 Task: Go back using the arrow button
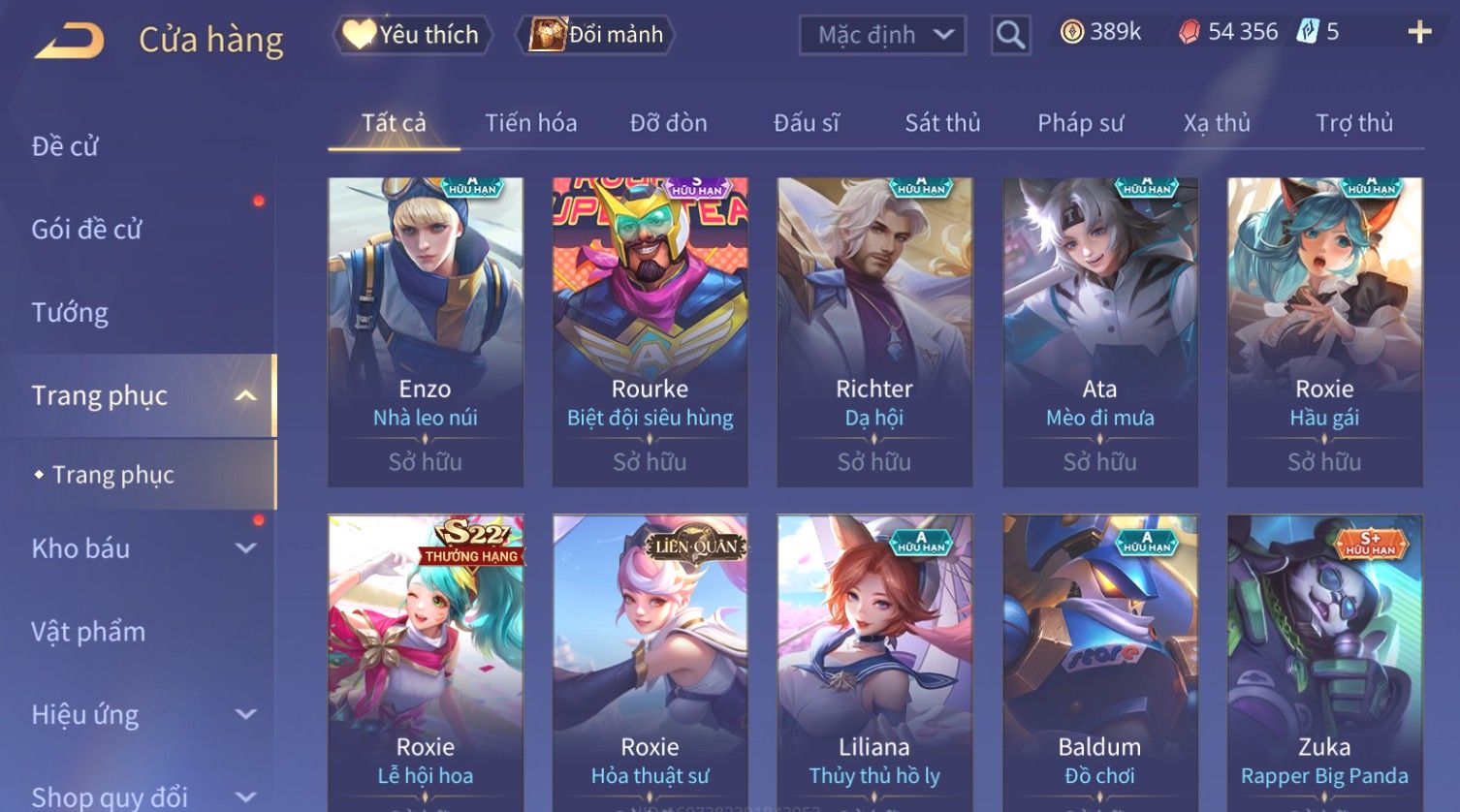pyautogui.click(x=70, y=41)
